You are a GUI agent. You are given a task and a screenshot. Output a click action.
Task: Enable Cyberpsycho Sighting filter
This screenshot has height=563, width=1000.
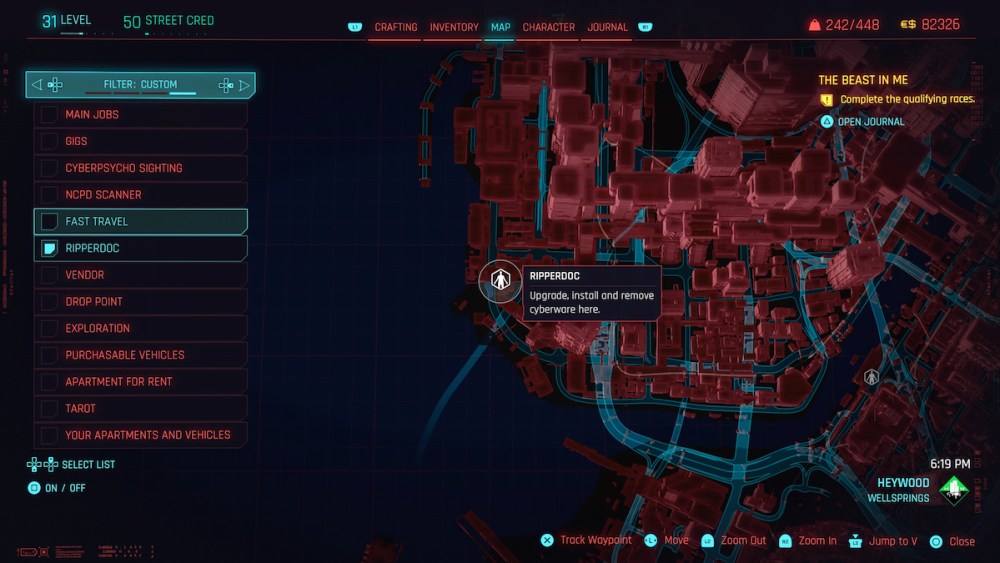coord(49,168)
